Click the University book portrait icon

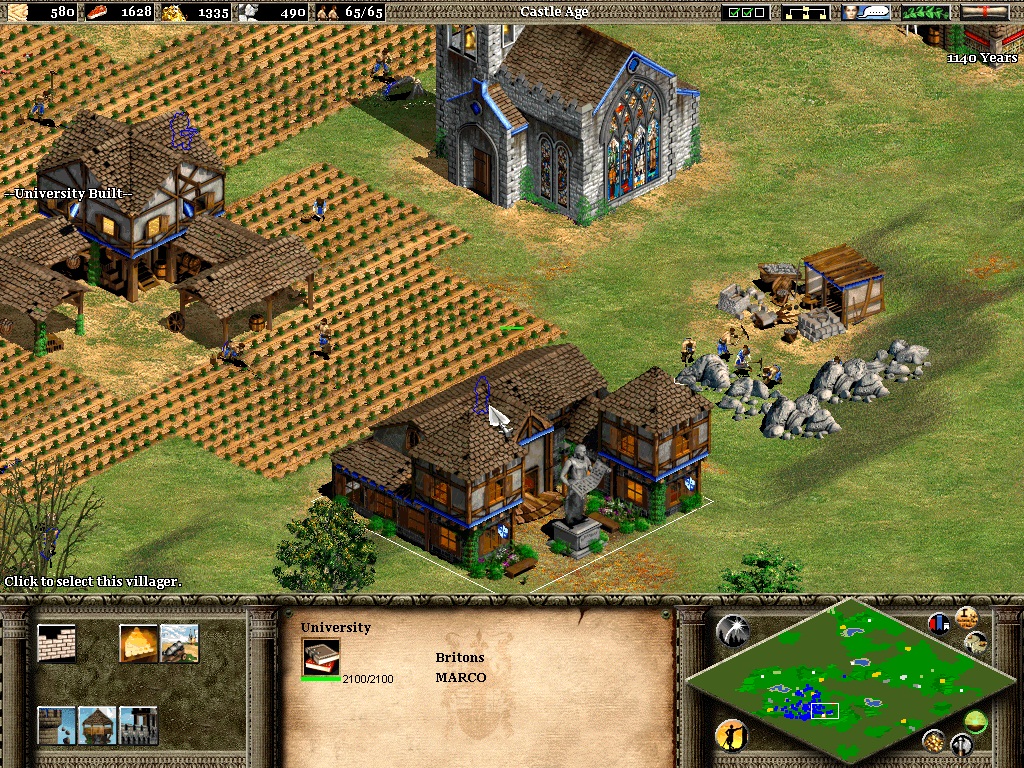click(321, 657)
